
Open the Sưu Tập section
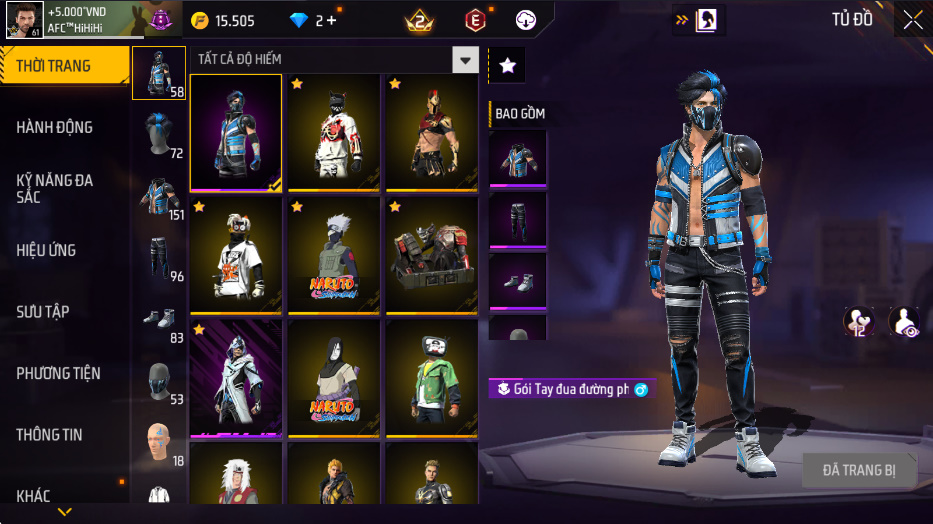tap(43, 312)
